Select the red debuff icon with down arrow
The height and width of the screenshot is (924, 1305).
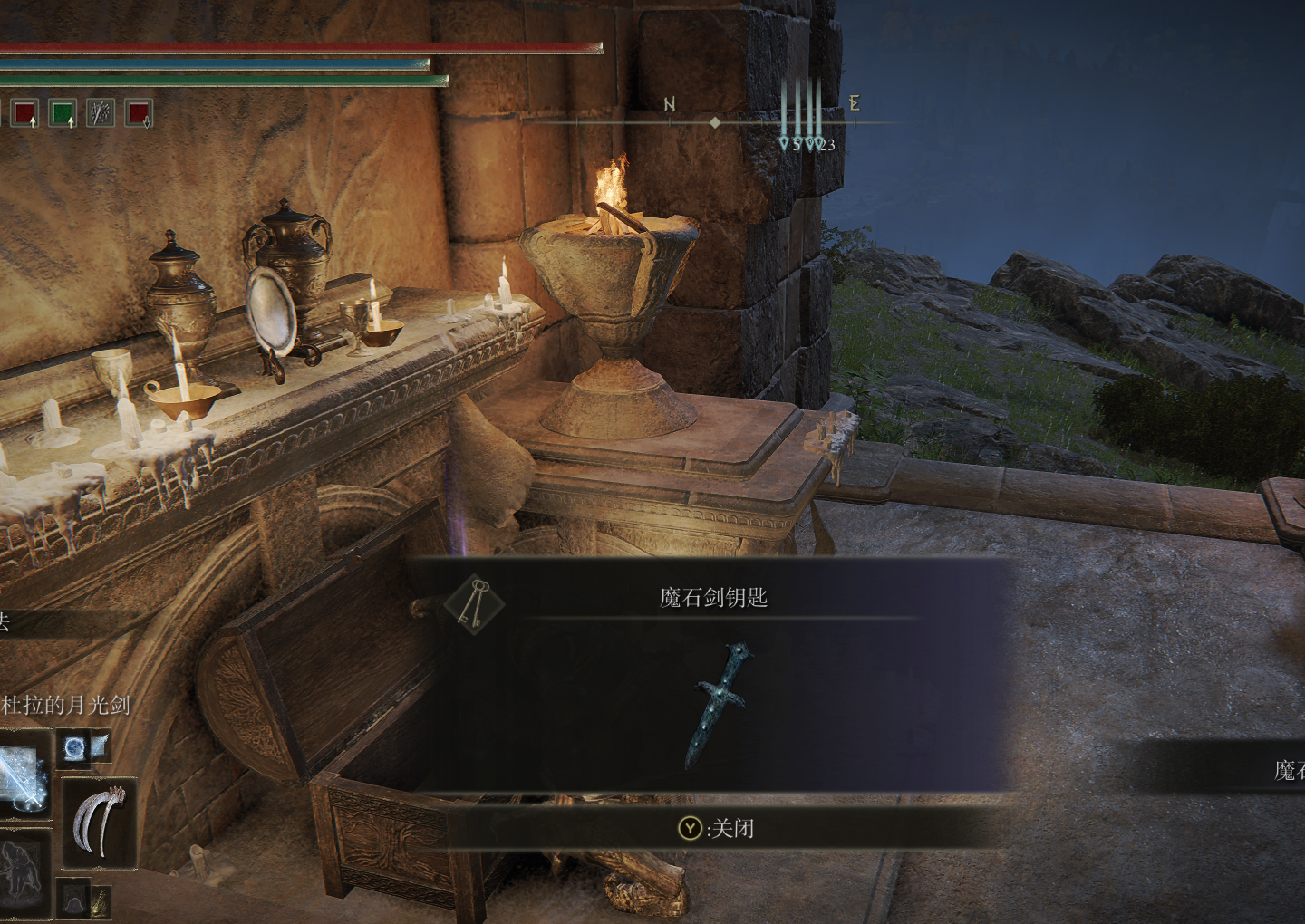(x=139, y=113)
